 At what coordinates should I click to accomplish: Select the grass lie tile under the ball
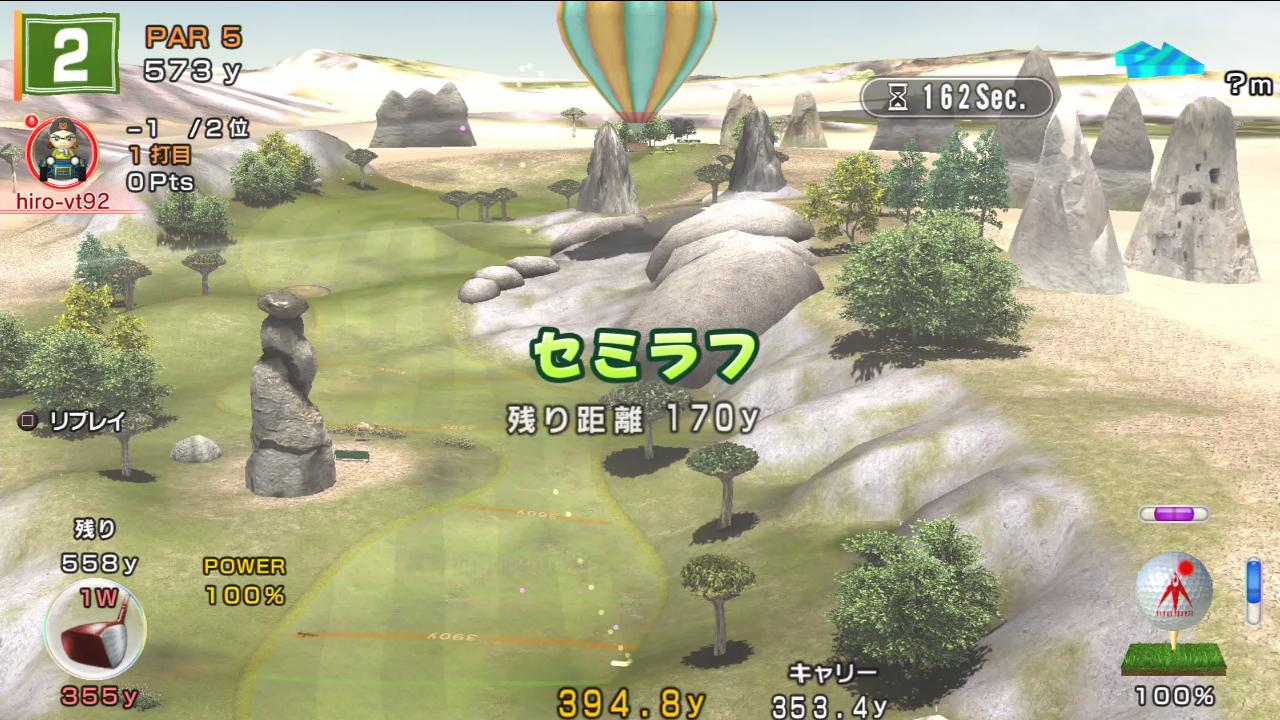pos(1174,658)
